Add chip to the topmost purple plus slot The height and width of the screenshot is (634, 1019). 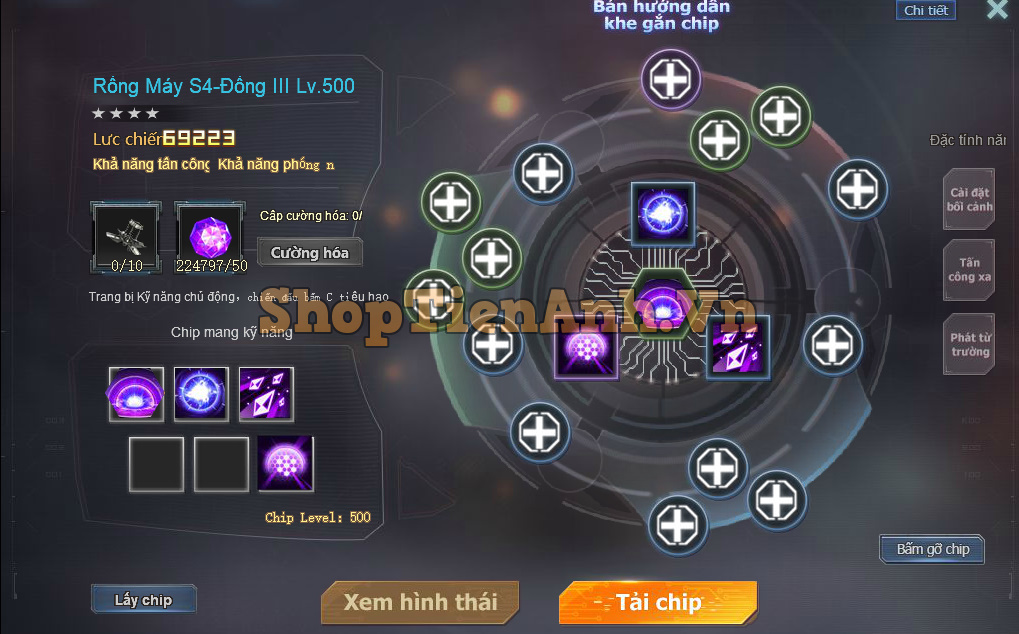(671, 78)
